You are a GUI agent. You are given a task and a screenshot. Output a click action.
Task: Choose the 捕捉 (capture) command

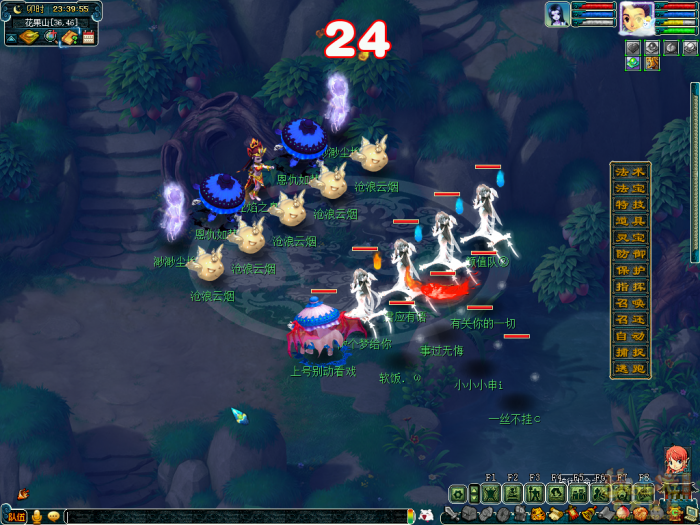(x=630, y=352)
